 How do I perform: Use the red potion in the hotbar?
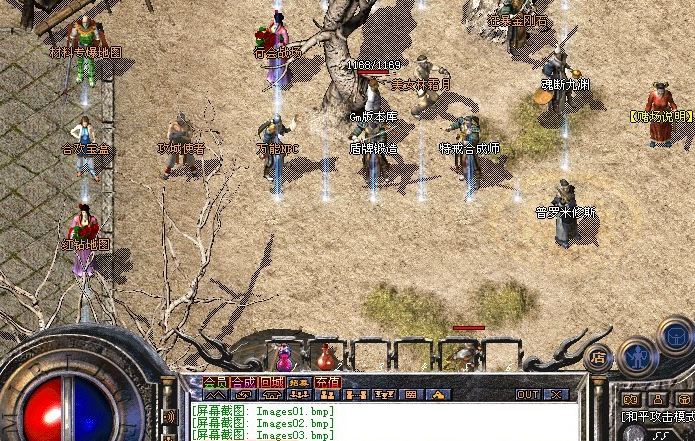pyautogui.click(x=326, y=356)
